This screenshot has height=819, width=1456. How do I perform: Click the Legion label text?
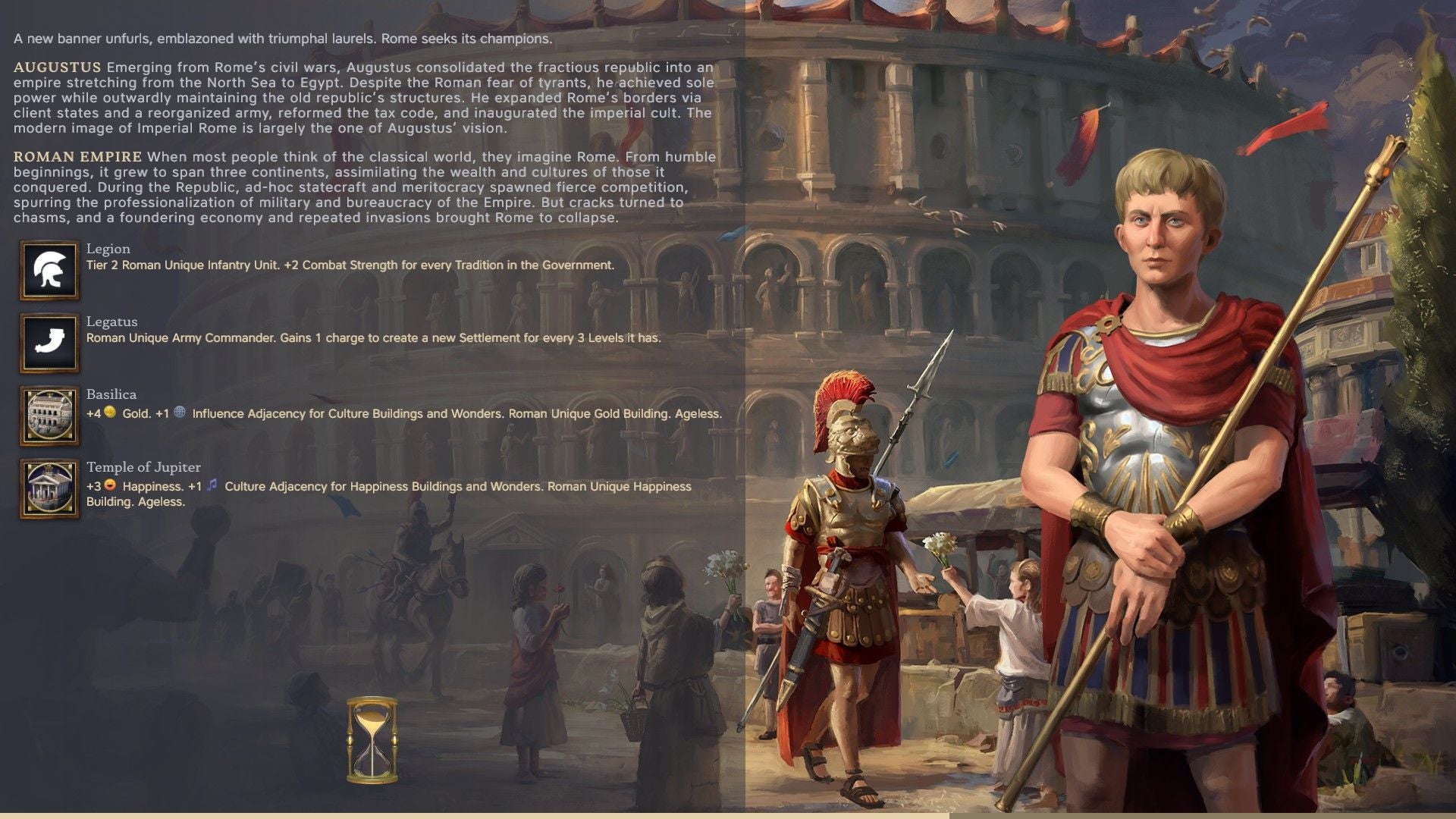coord(107,249)
